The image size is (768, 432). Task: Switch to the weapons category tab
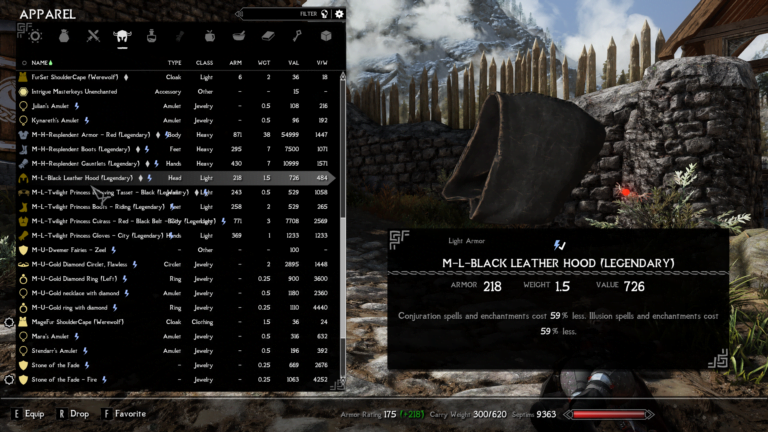pos(93,36)
